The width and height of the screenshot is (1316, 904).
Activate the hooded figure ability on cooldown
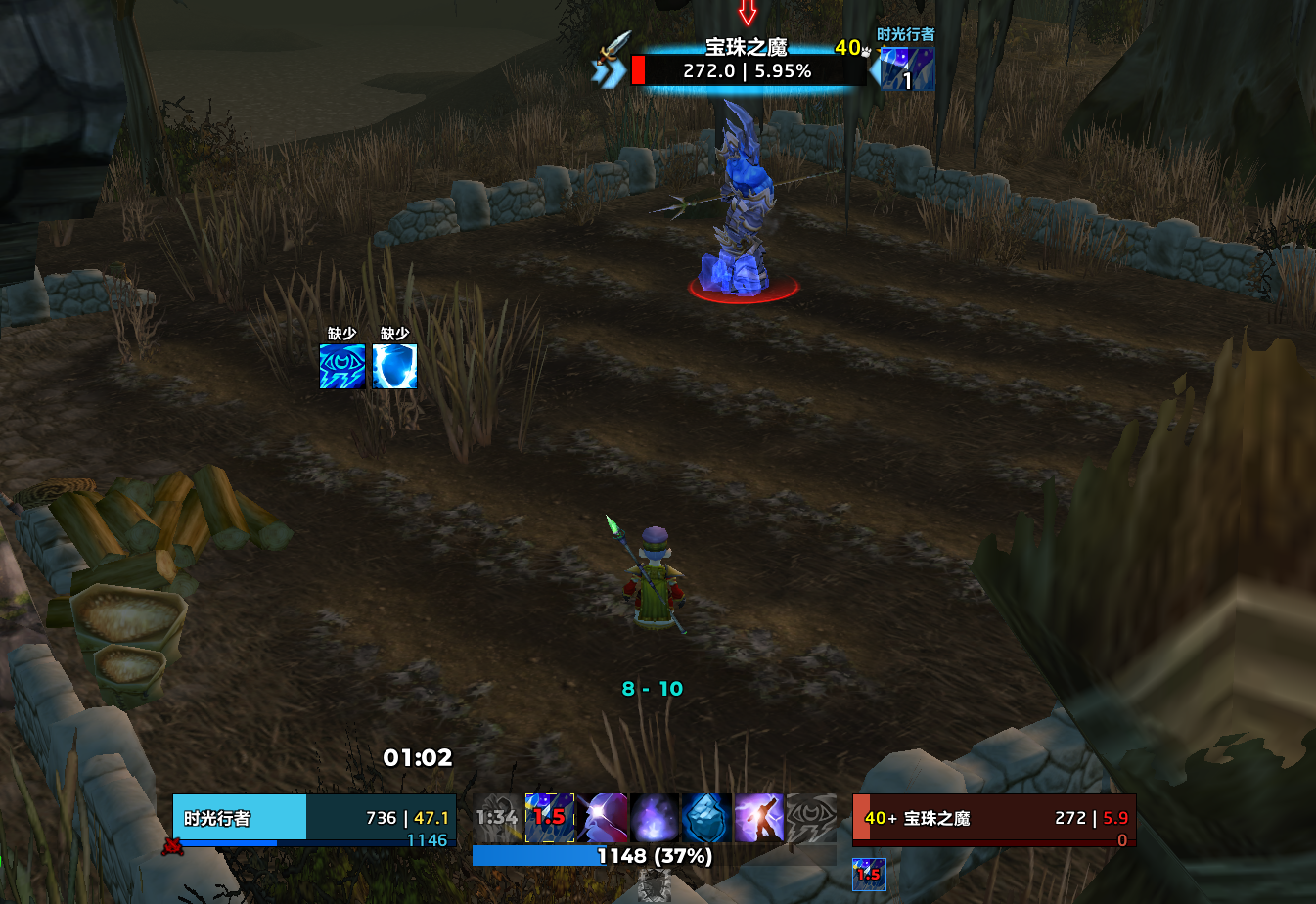[497, 818]
